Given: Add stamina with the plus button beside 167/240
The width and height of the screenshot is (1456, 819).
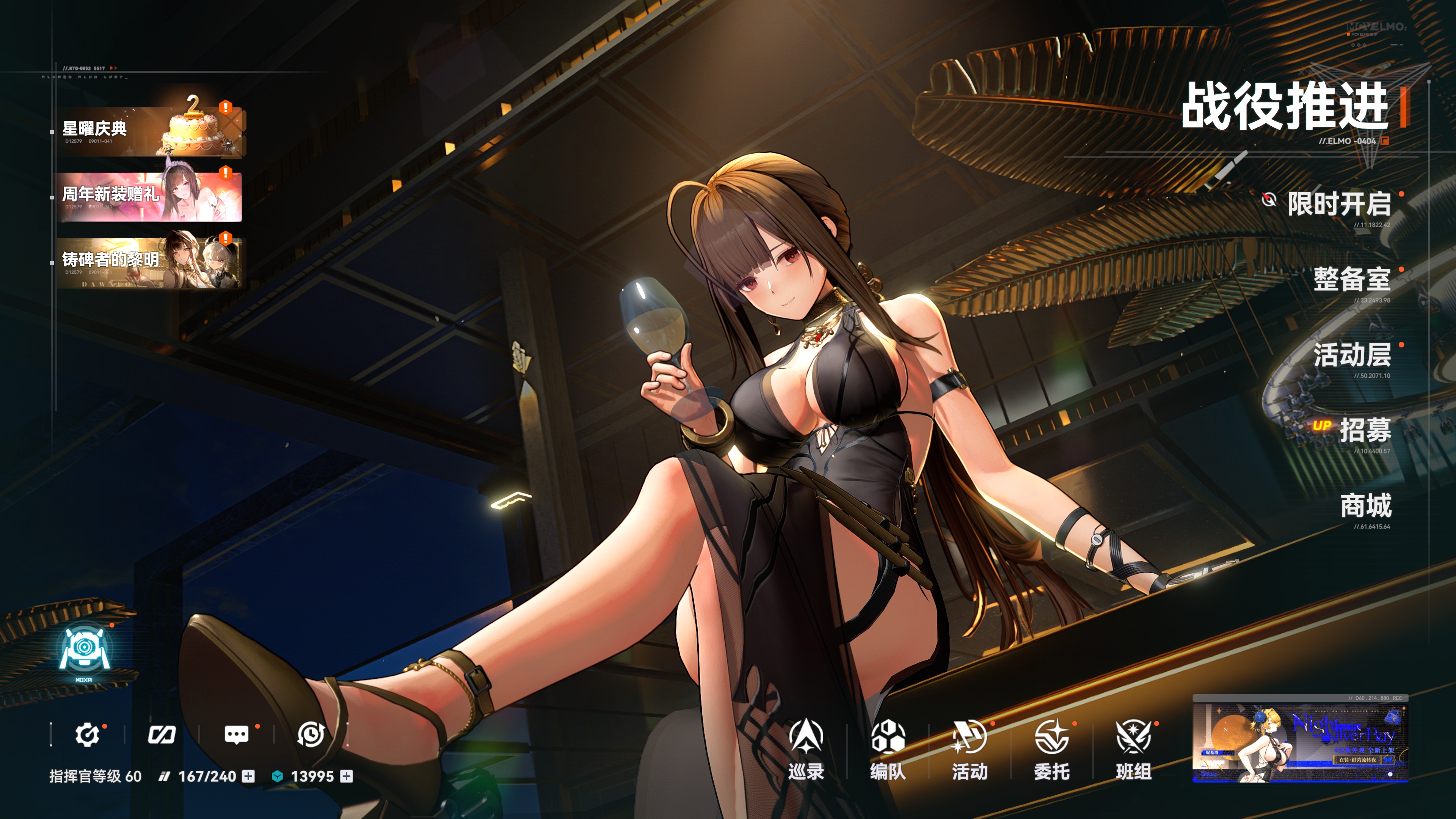Looking at the screenshot, I should click(248, 777).
